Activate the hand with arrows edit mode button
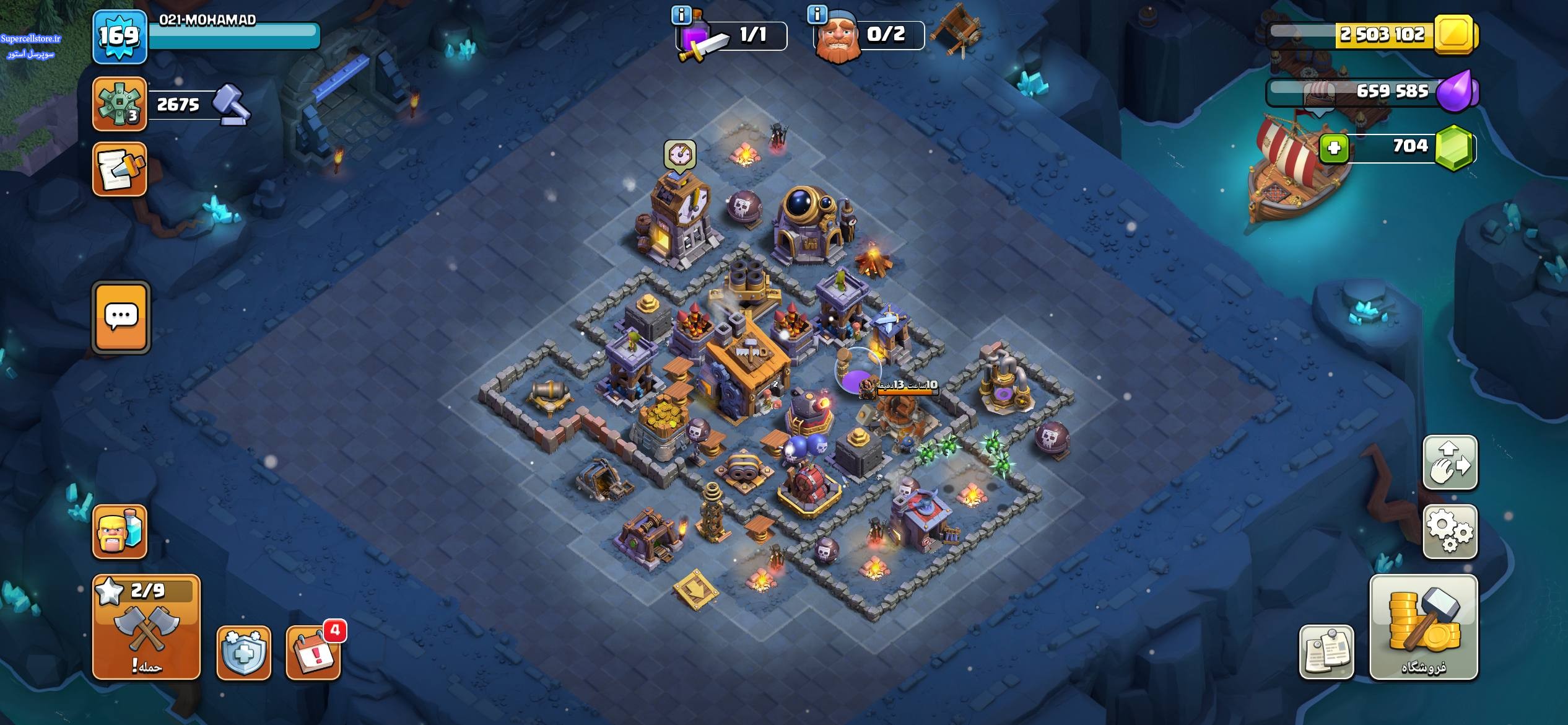This screenshot has width=1568, height=725. (x=1450, y=462)
